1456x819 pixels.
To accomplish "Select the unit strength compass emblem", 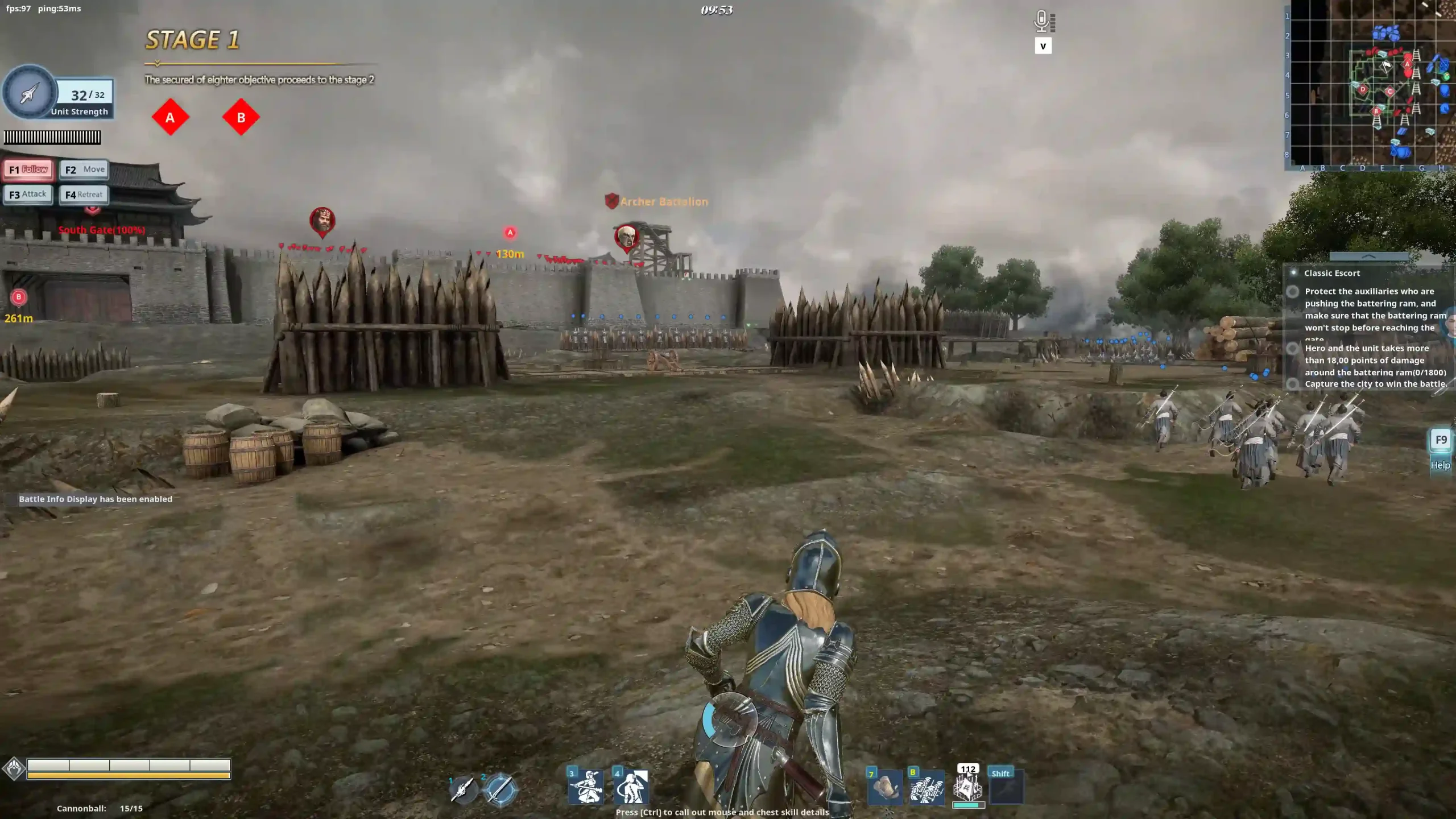I will click(30, 92).
